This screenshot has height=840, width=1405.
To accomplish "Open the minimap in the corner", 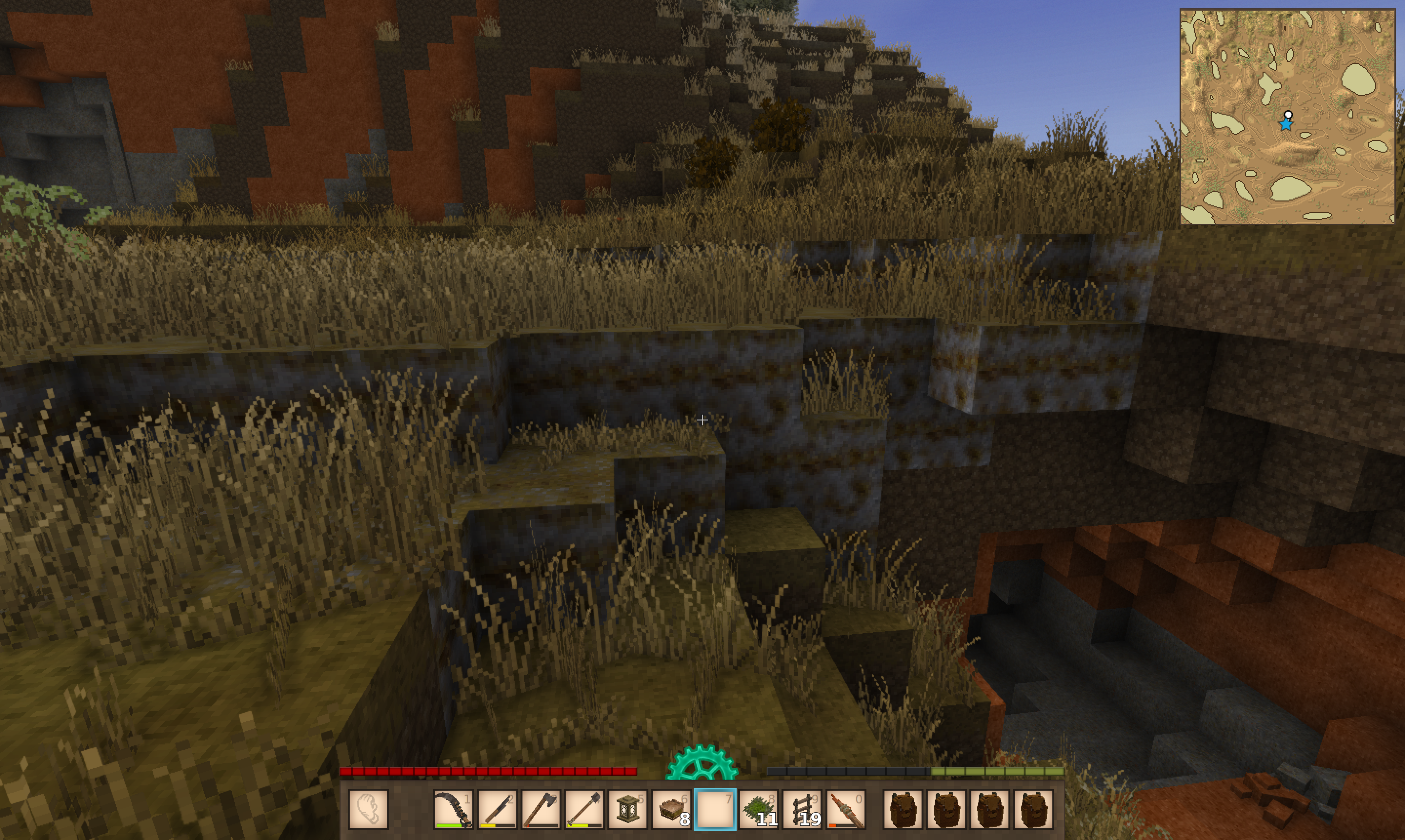I will 1286,117.
